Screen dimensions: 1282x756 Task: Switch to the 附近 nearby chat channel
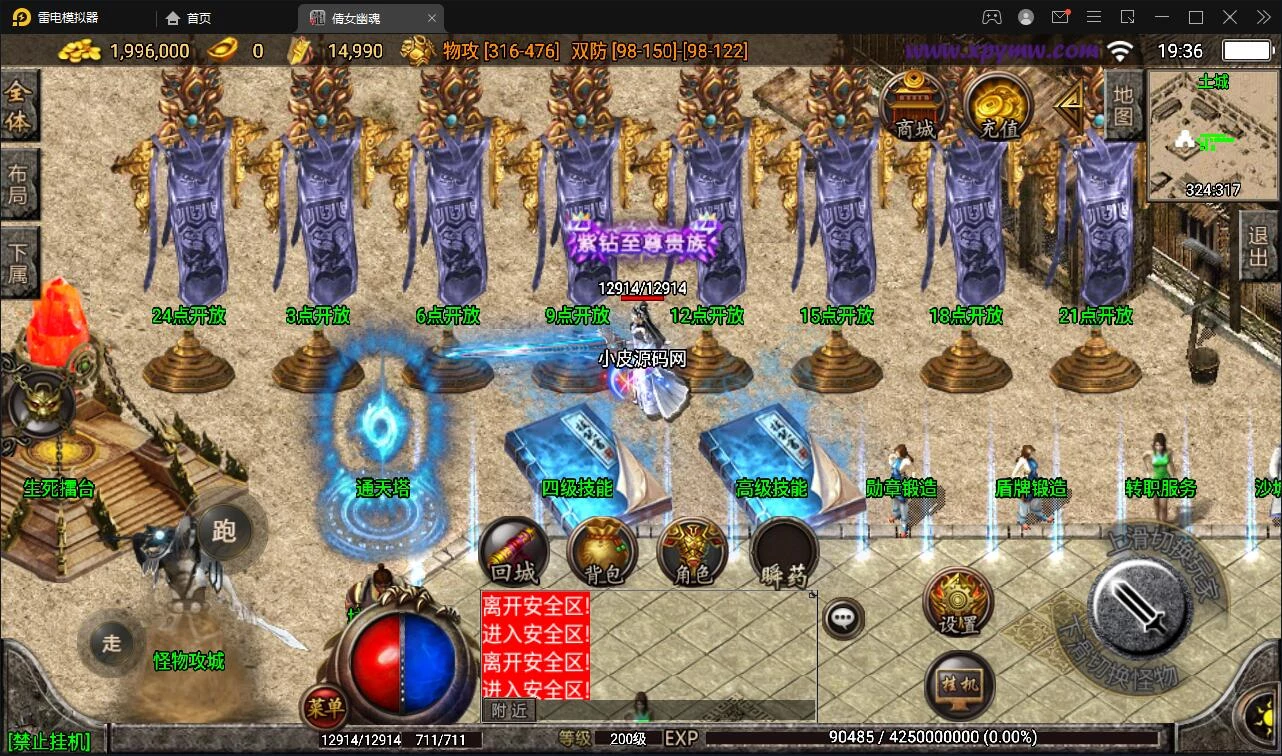click(510, 710)
